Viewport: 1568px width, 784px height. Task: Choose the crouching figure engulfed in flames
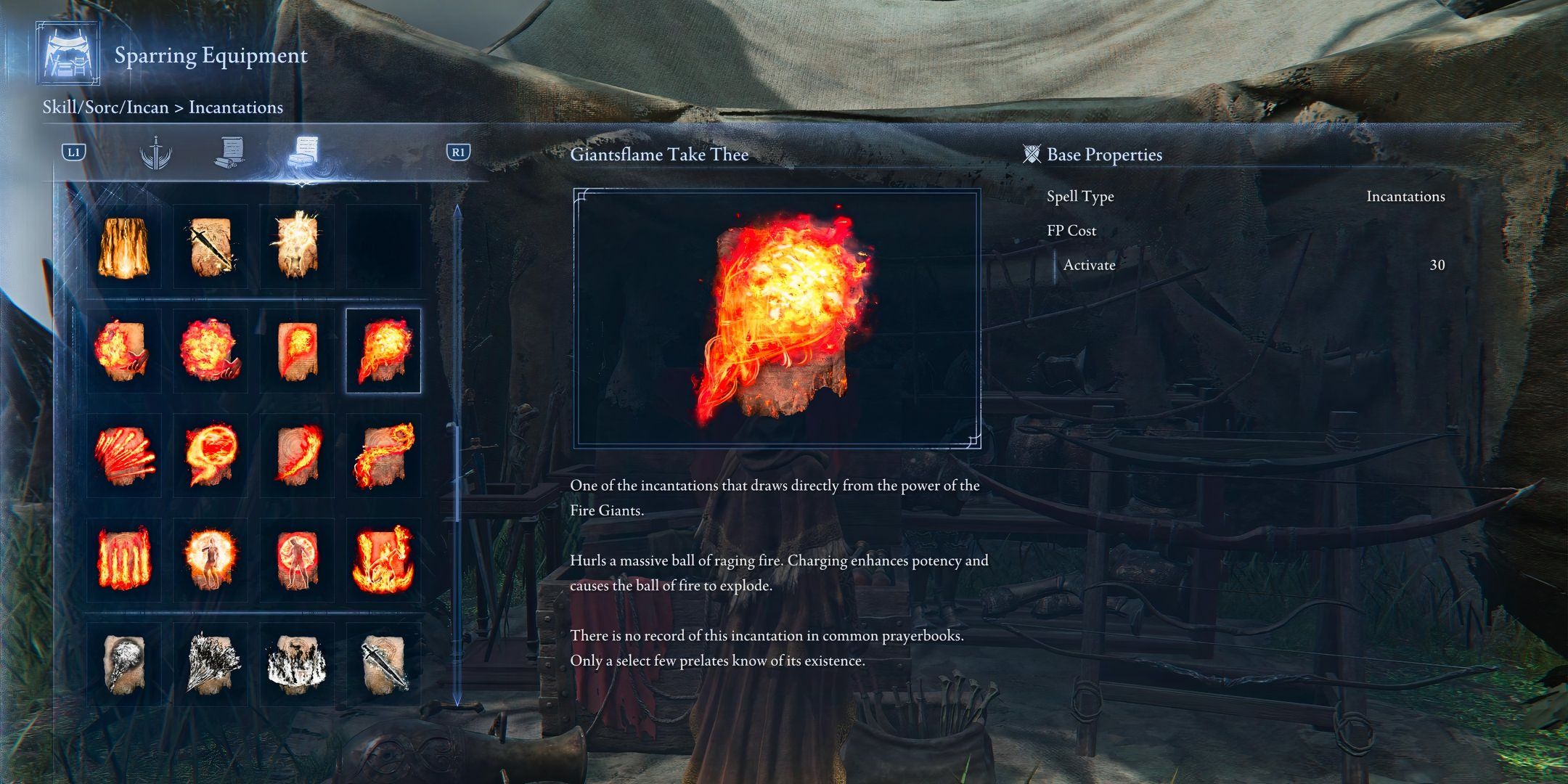(x=383, y=559)
